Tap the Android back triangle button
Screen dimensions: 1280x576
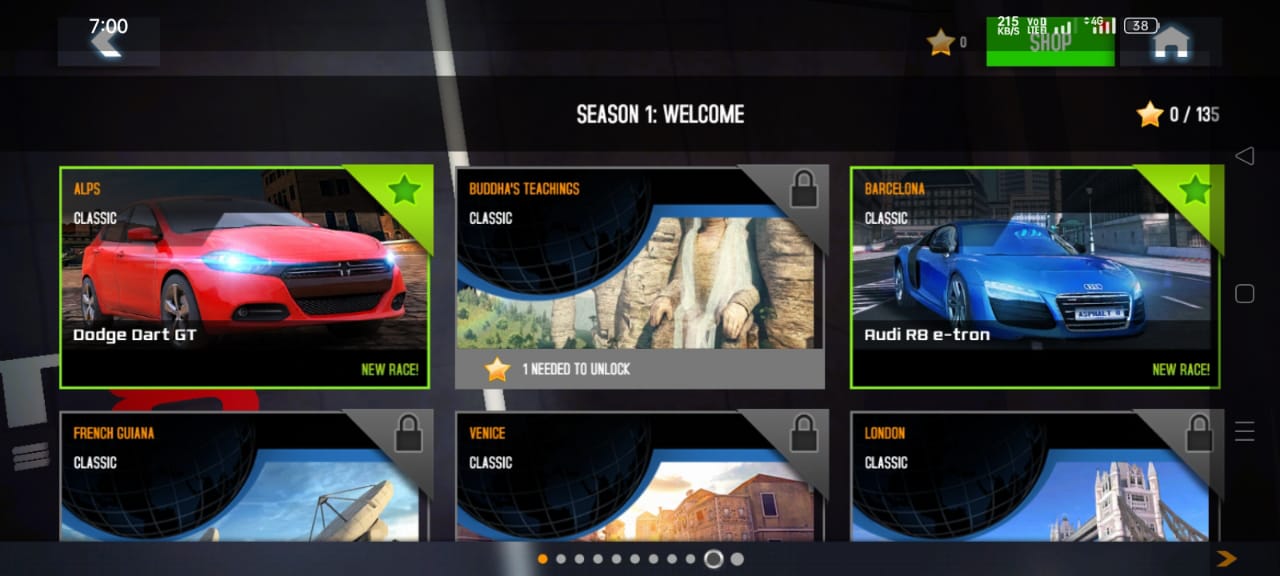coord(1244,156)
